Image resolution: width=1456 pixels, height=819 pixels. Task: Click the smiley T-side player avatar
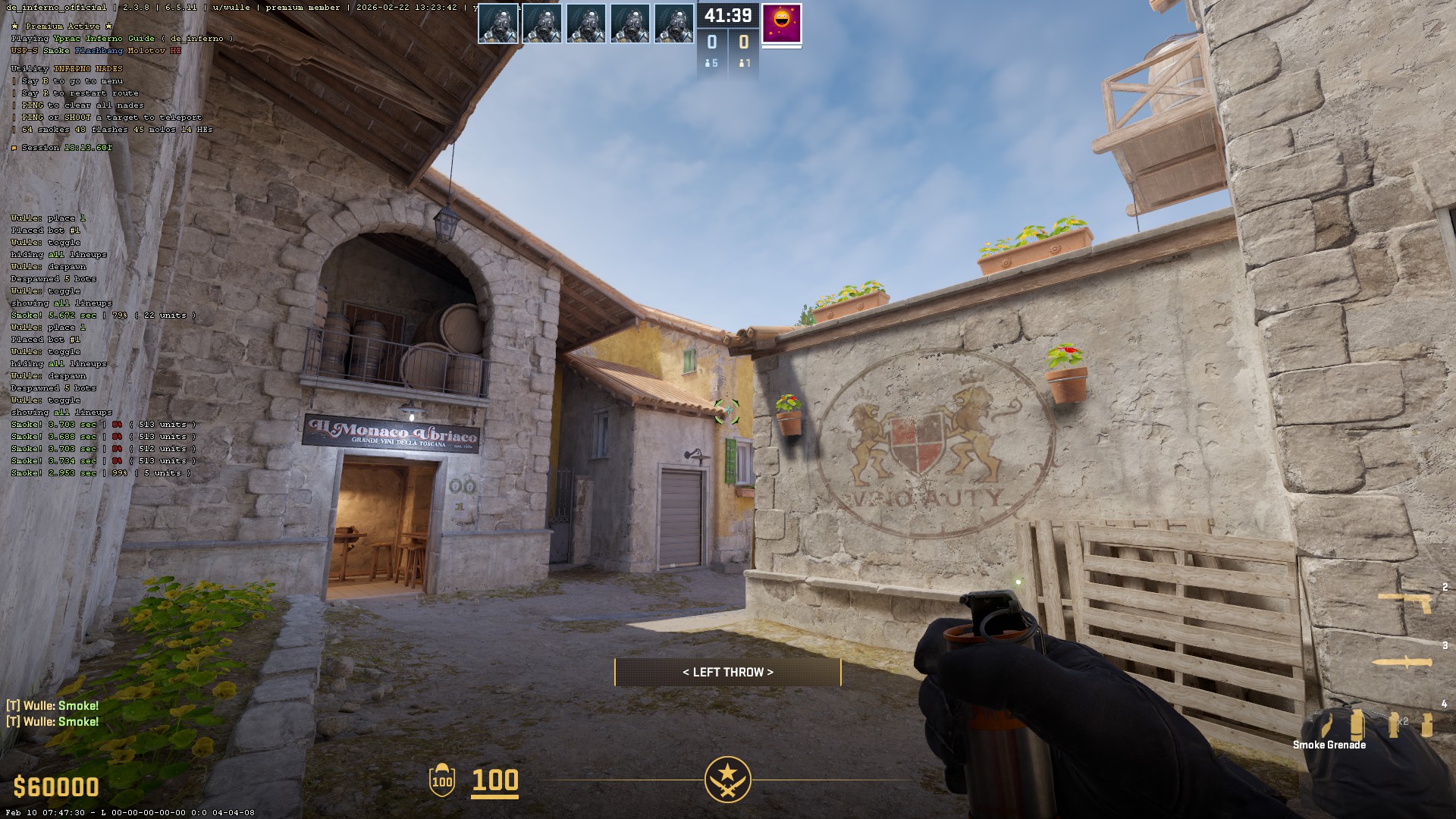pyautogui.click(x=781, y=24)
